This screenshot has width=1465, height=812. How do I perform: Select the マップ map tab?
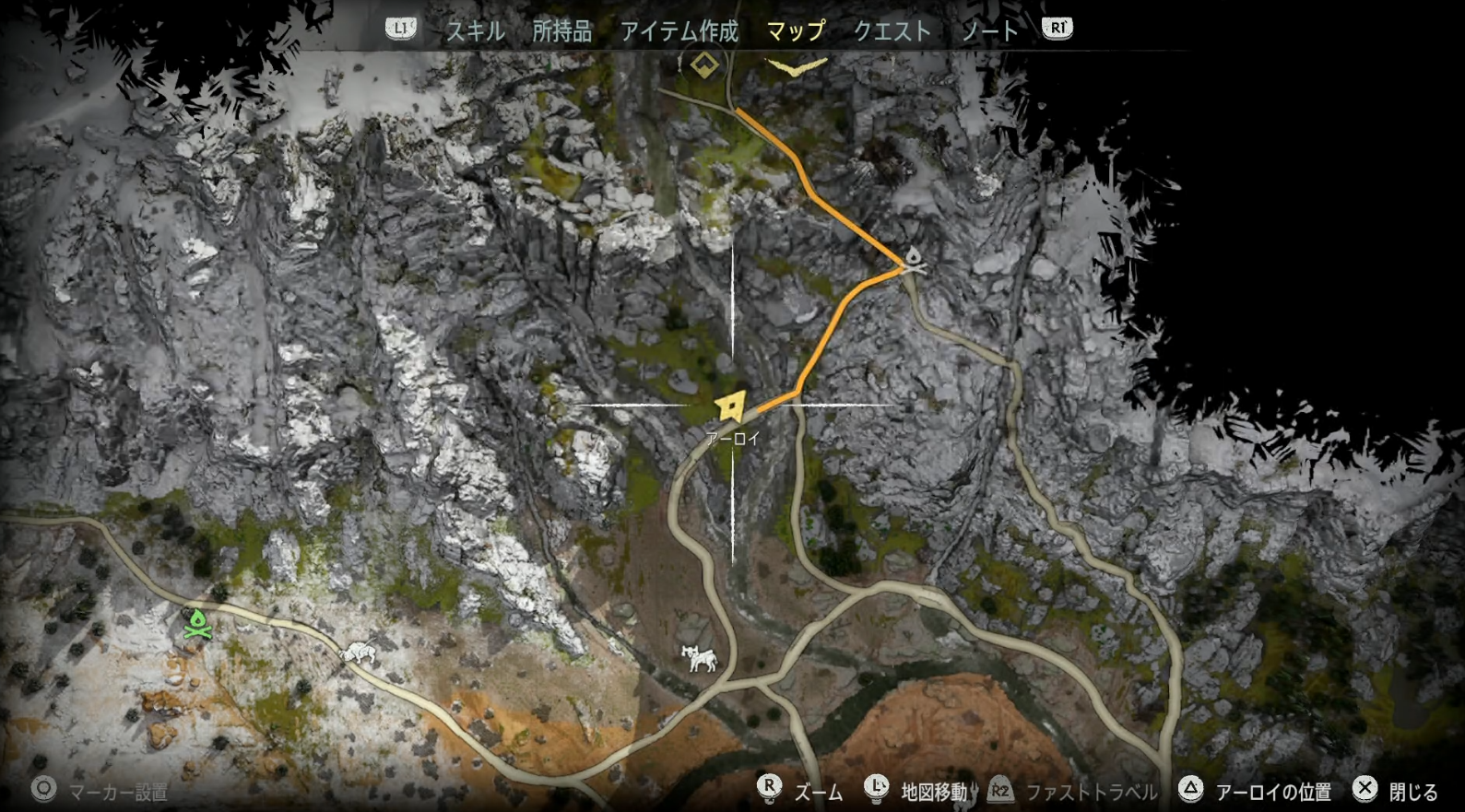[x=796, y=31]
